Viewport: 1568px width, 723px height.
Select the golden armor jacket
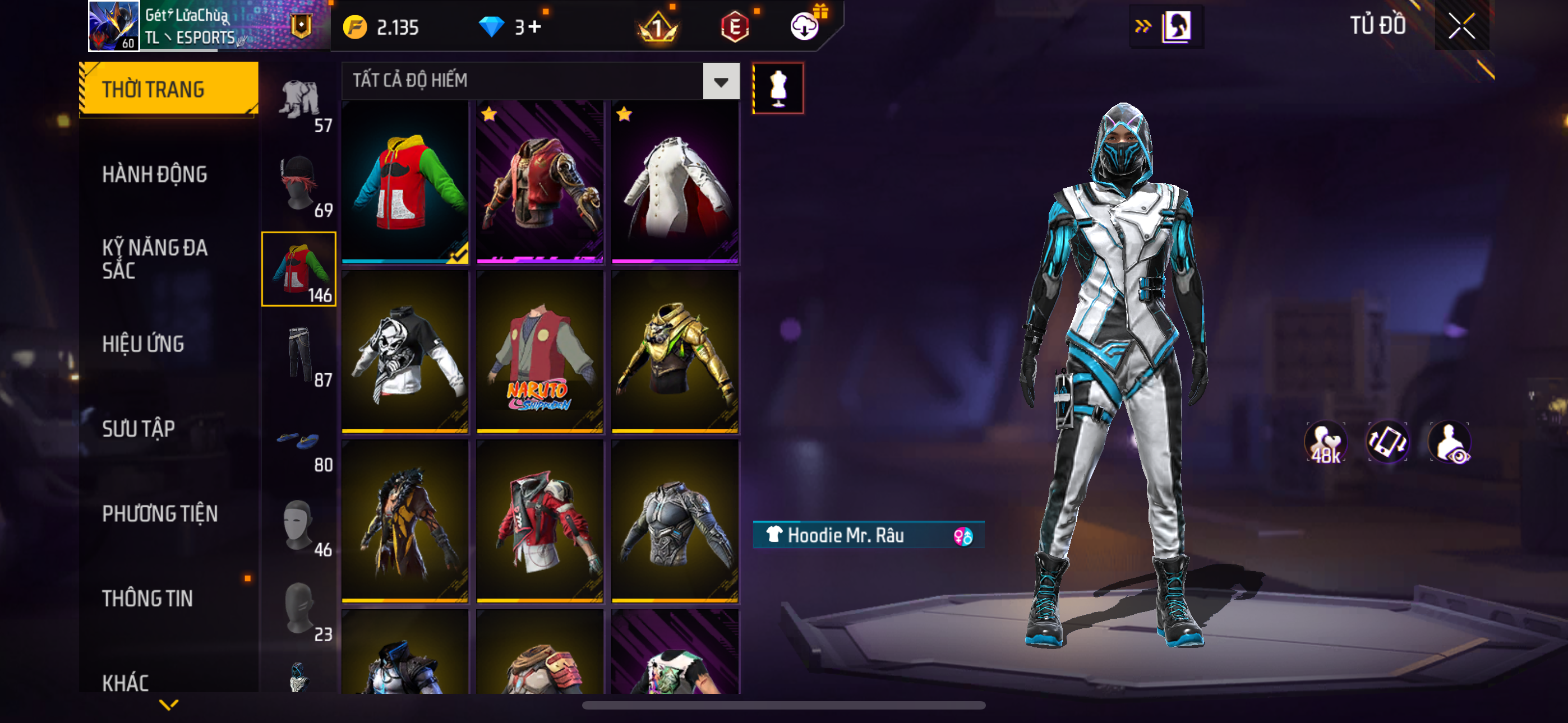675,351
